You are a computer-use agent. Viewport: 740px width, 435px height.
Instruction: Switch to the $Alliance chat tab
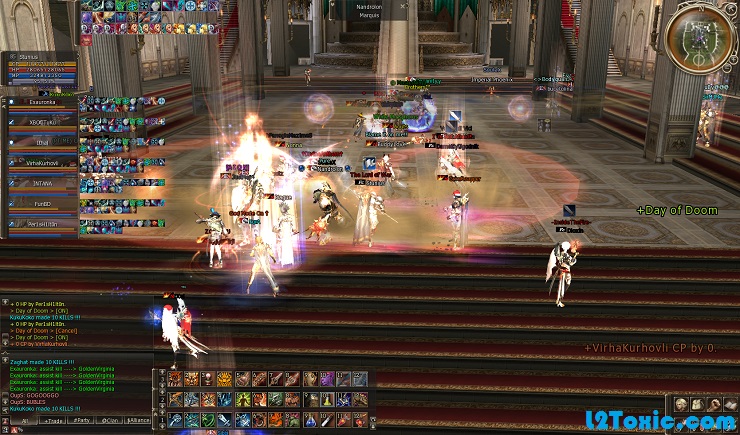point(140,420)
